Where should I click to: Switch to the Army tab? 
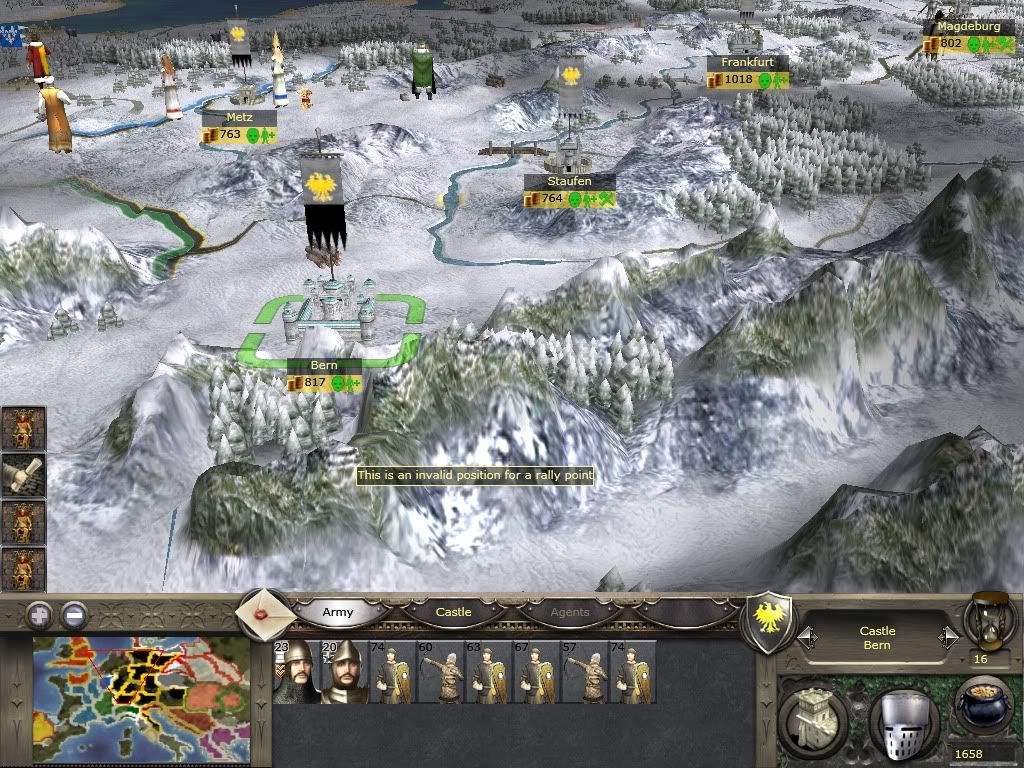pyautogui.click(x=338, y=612)
